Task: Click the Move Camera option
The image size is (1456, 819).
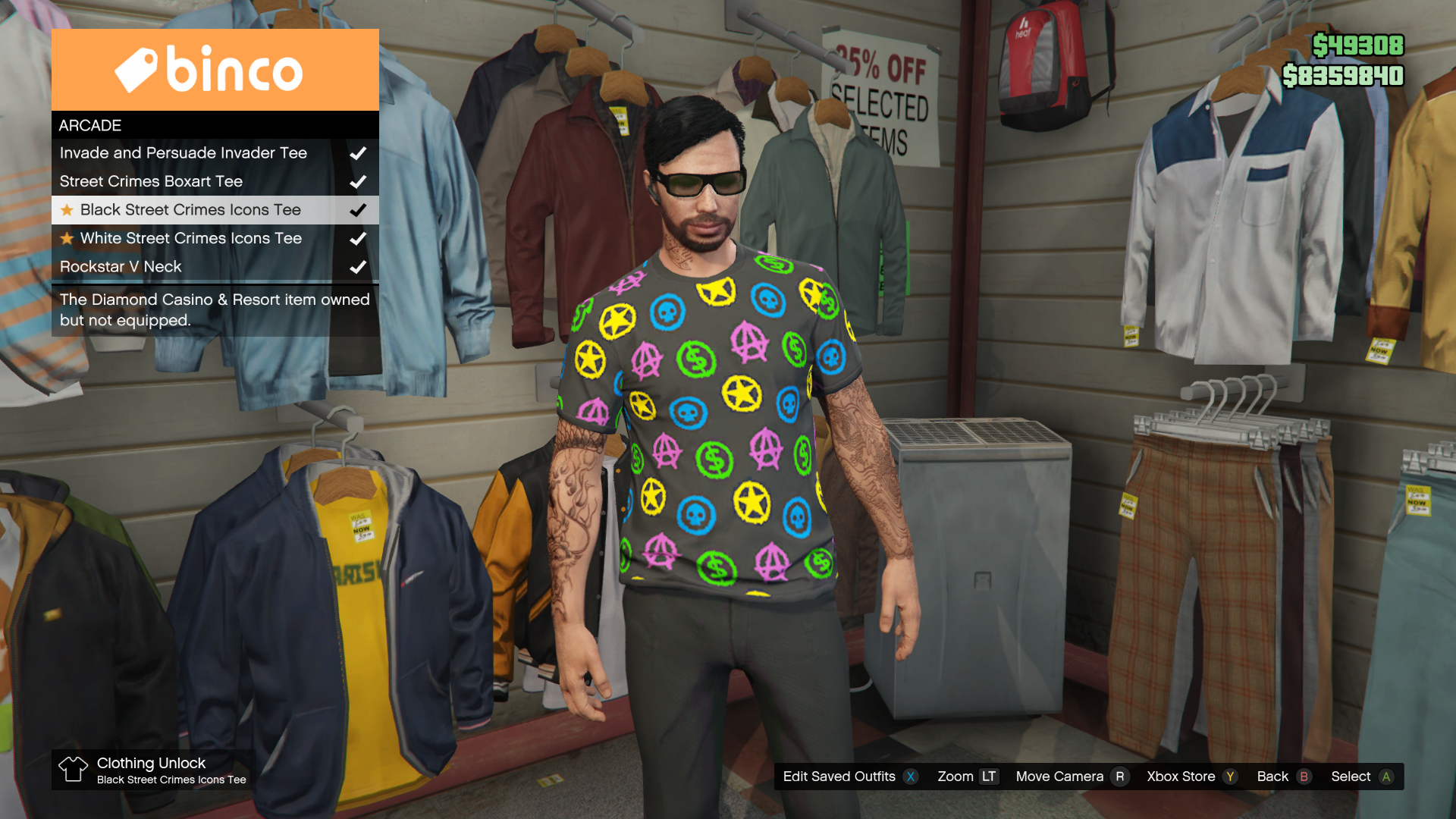Action: (x=1071, y=777)
